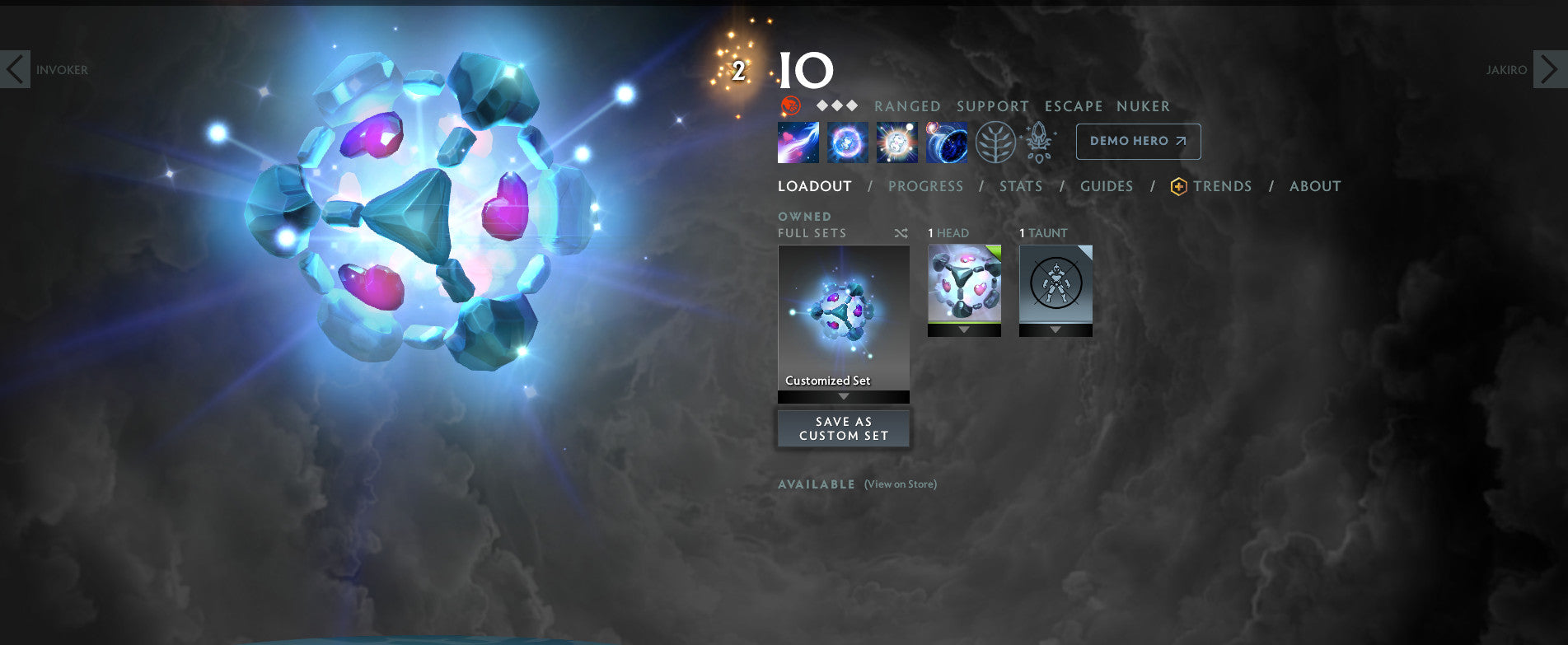The image size is (1568, 645).
Task: Open the talent tree icon
Action: tap(995, 142)
